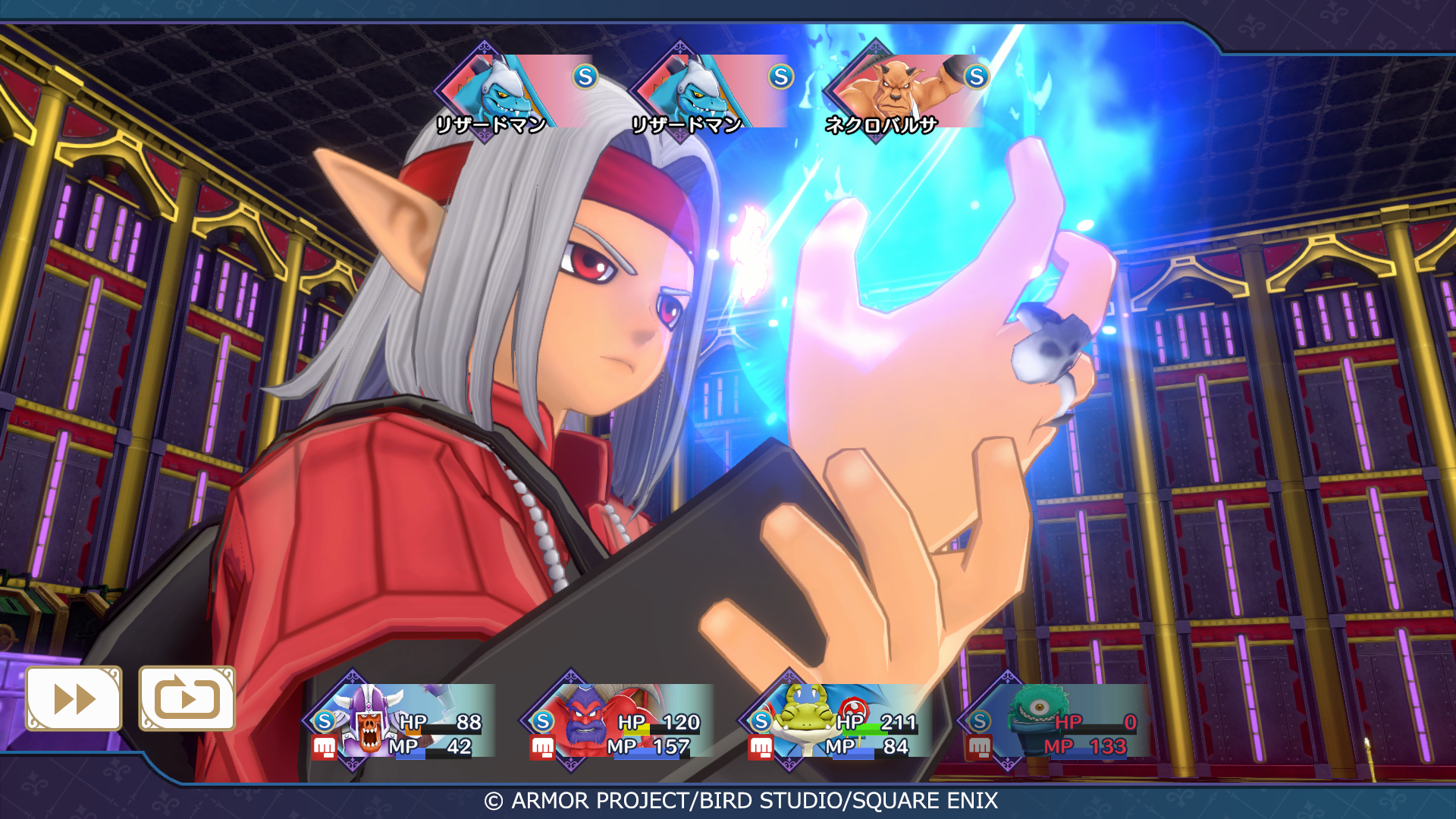
Task: Click the Square Enix copyright text
Action: pos(745,799)
